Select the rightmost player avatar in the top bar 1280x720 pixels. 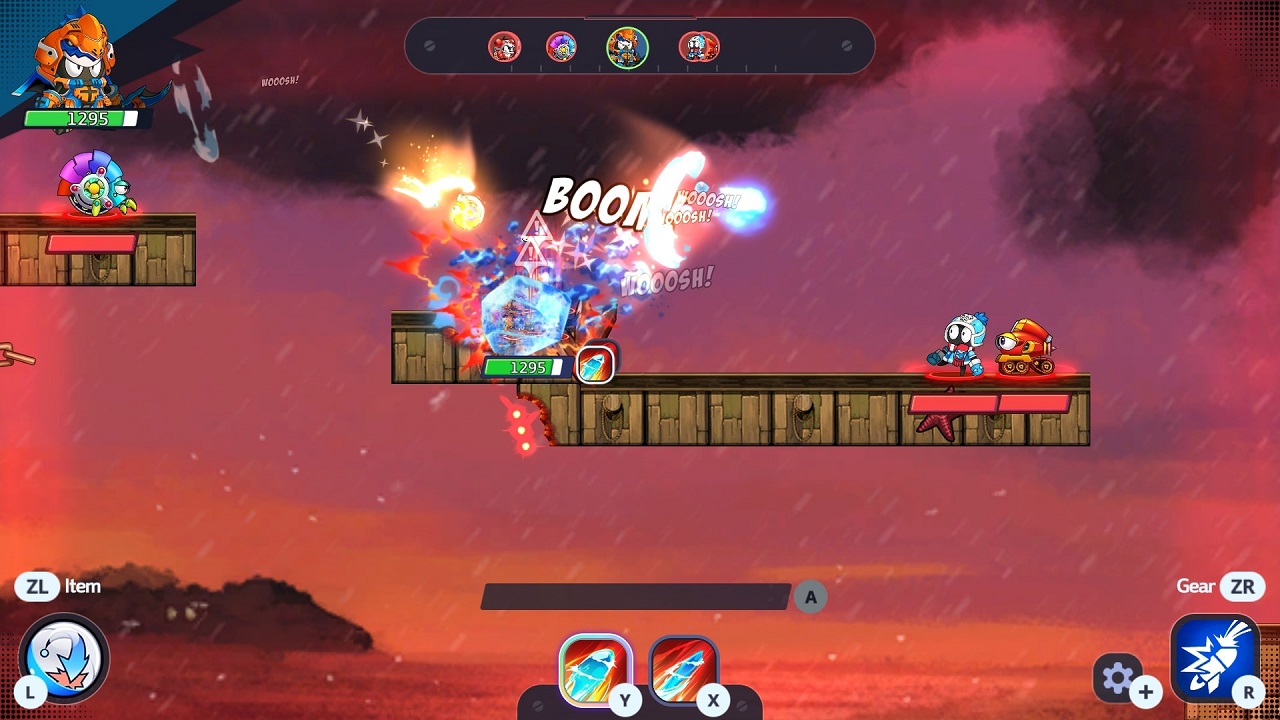[700, 46]
